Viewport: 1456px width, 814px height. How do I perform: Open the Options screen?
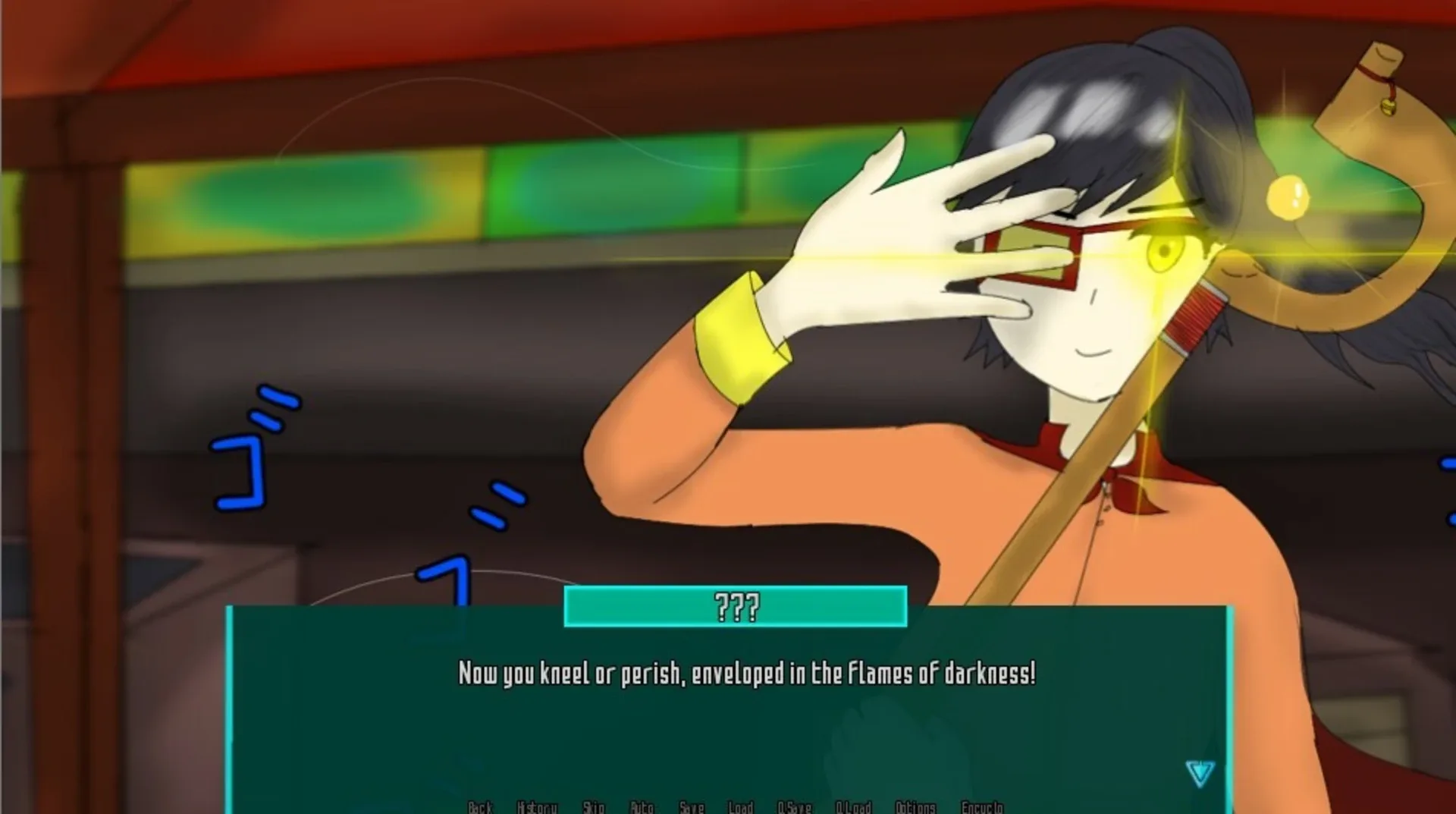[x=915, y=808]
